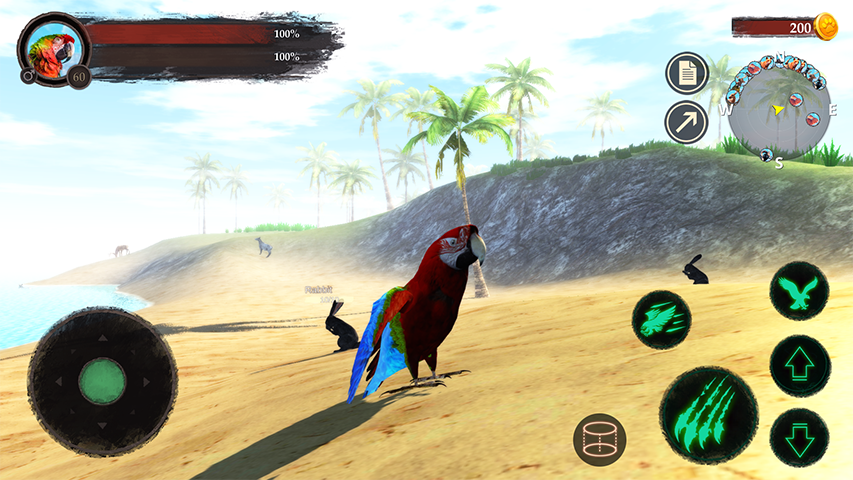Tap the green down arrow button
This screenshot has height=480, width=853.
pos(800,438)
